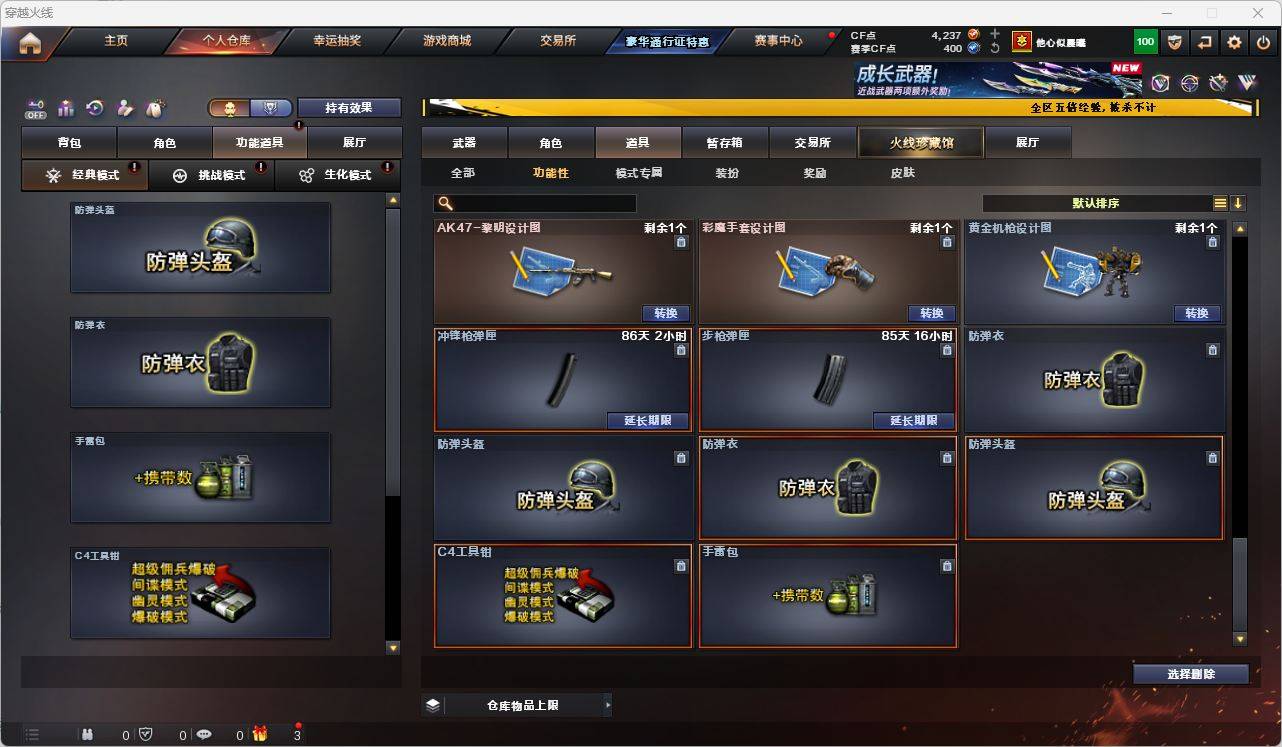Screen dimensions: 1282x747
Task: Click the down chevron beside the sort icons
Action: click(x=1239, y=202)
